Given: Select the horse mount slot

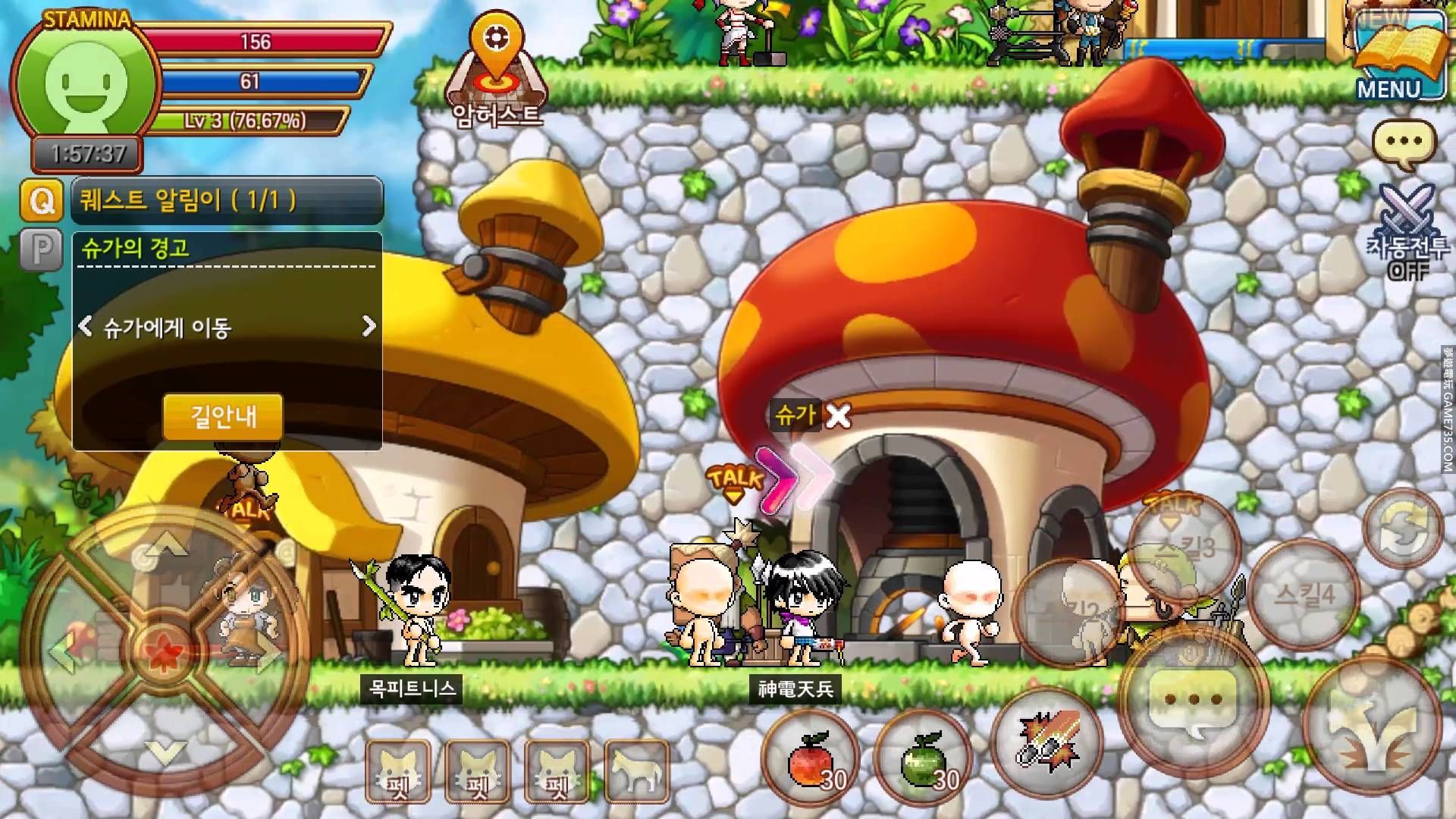Looking at the screenshot, I should coord(637,771).
